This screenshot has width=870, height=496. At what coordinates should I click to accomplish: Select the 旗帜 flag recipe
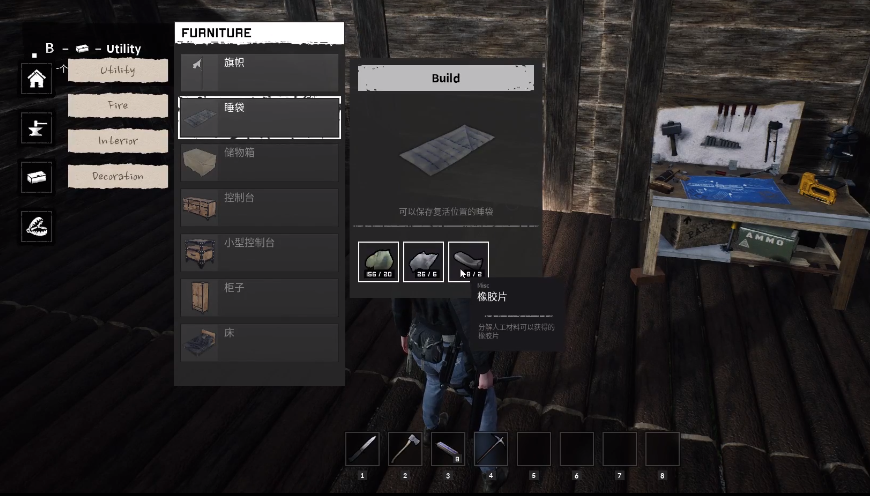[259, 72]
